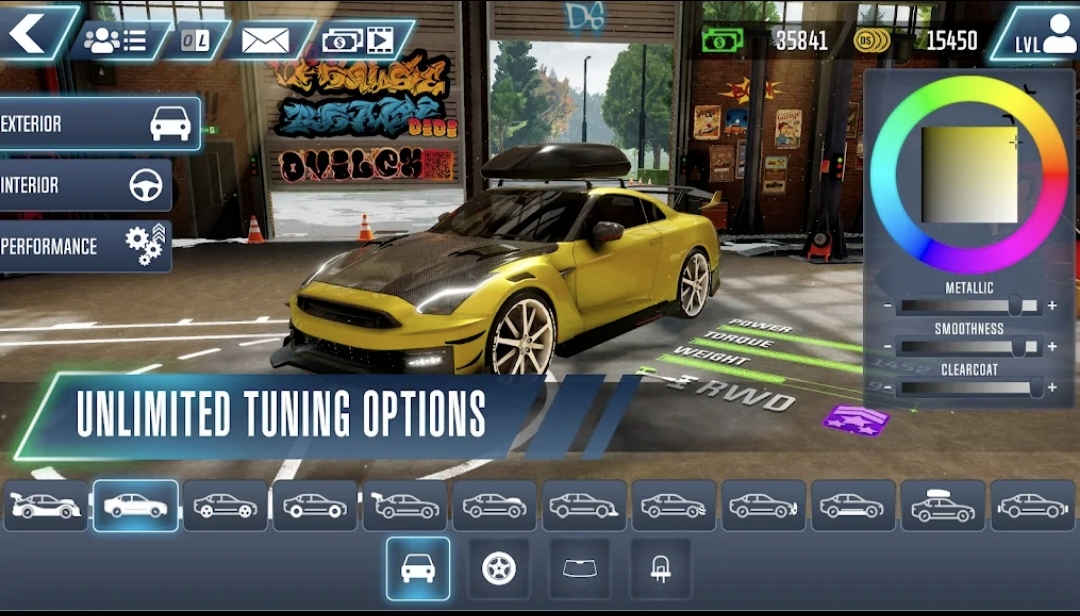Switch to the windshield tint tab
1080x616 pixels.
(x=580, y=569)
